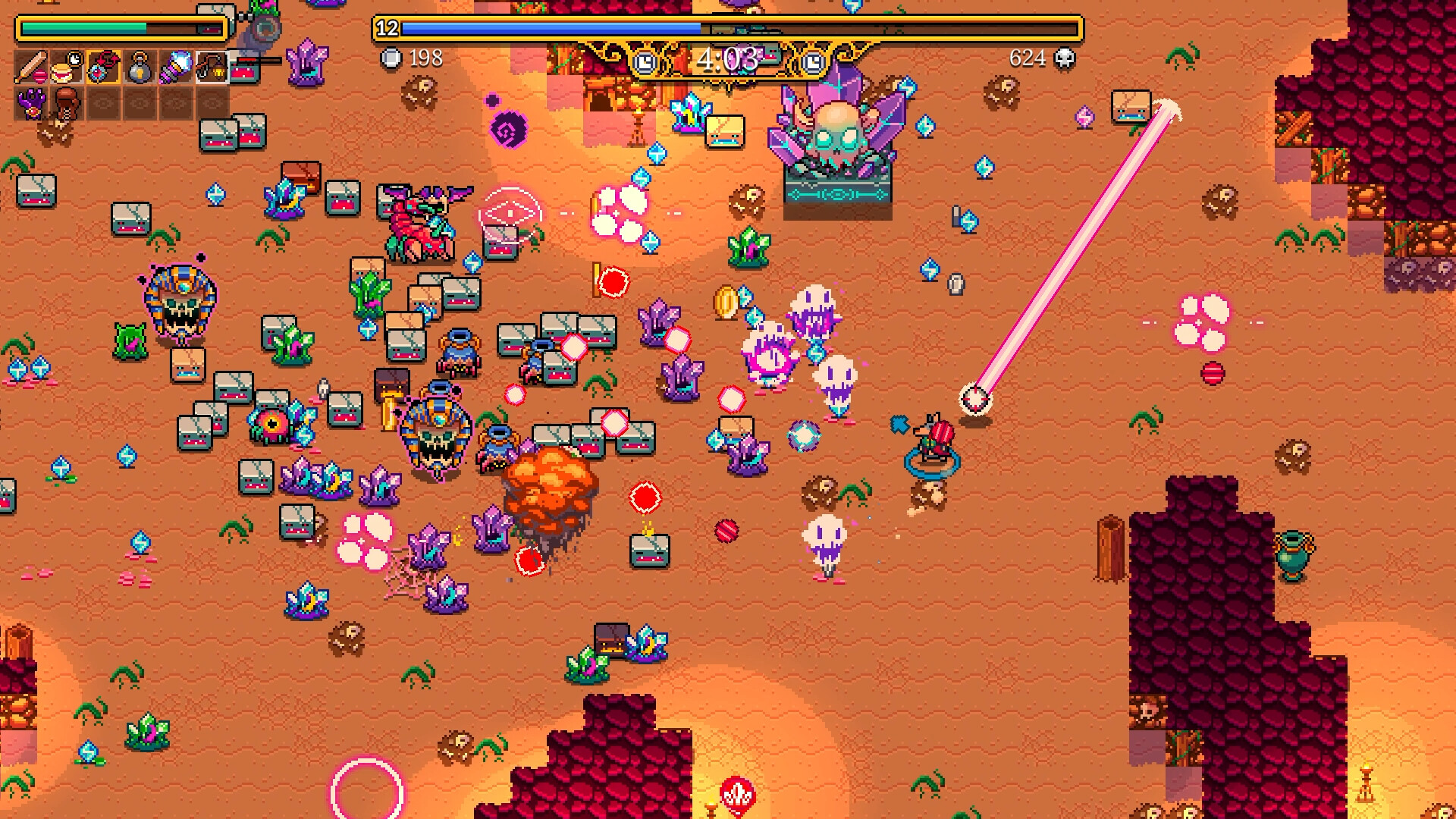Click the level 12 badge on the XP bar
The width and height of the screenshot is (1456, 819).
point(385,29)
